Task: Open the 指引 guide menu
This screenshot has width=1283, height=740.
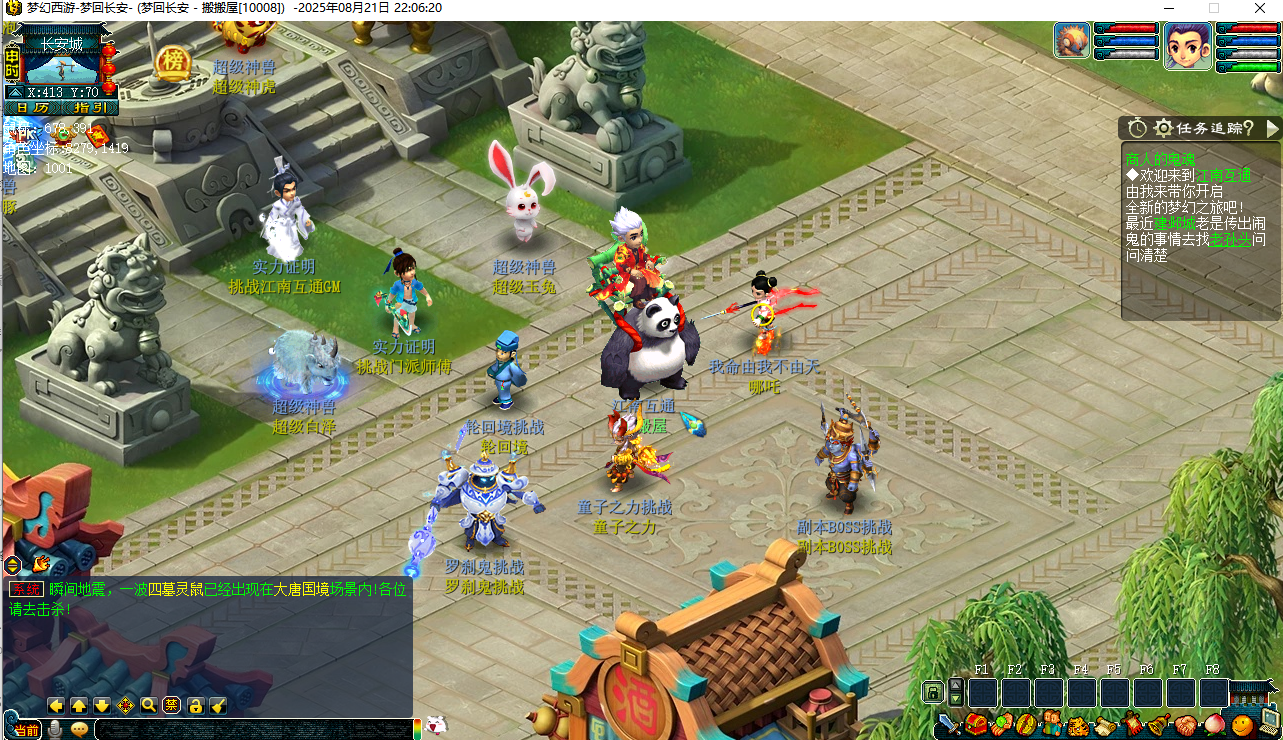Action: click(x=89, y=107)
